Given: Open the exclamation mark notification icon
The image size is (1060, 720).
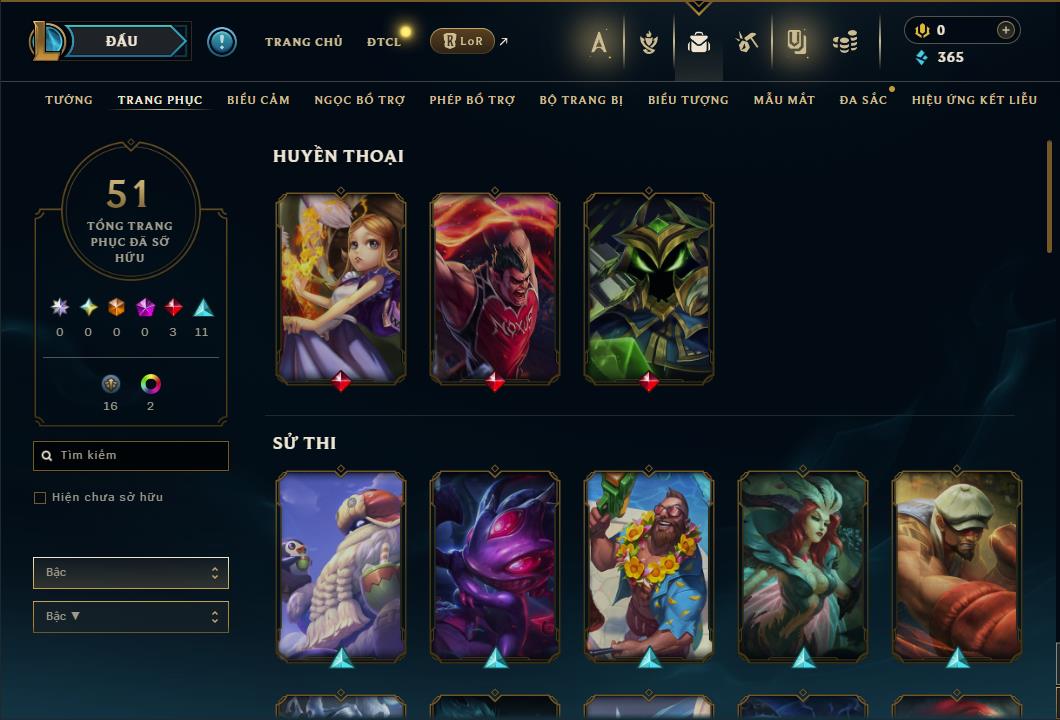Looking at the screenshot, I should point(222,42).
